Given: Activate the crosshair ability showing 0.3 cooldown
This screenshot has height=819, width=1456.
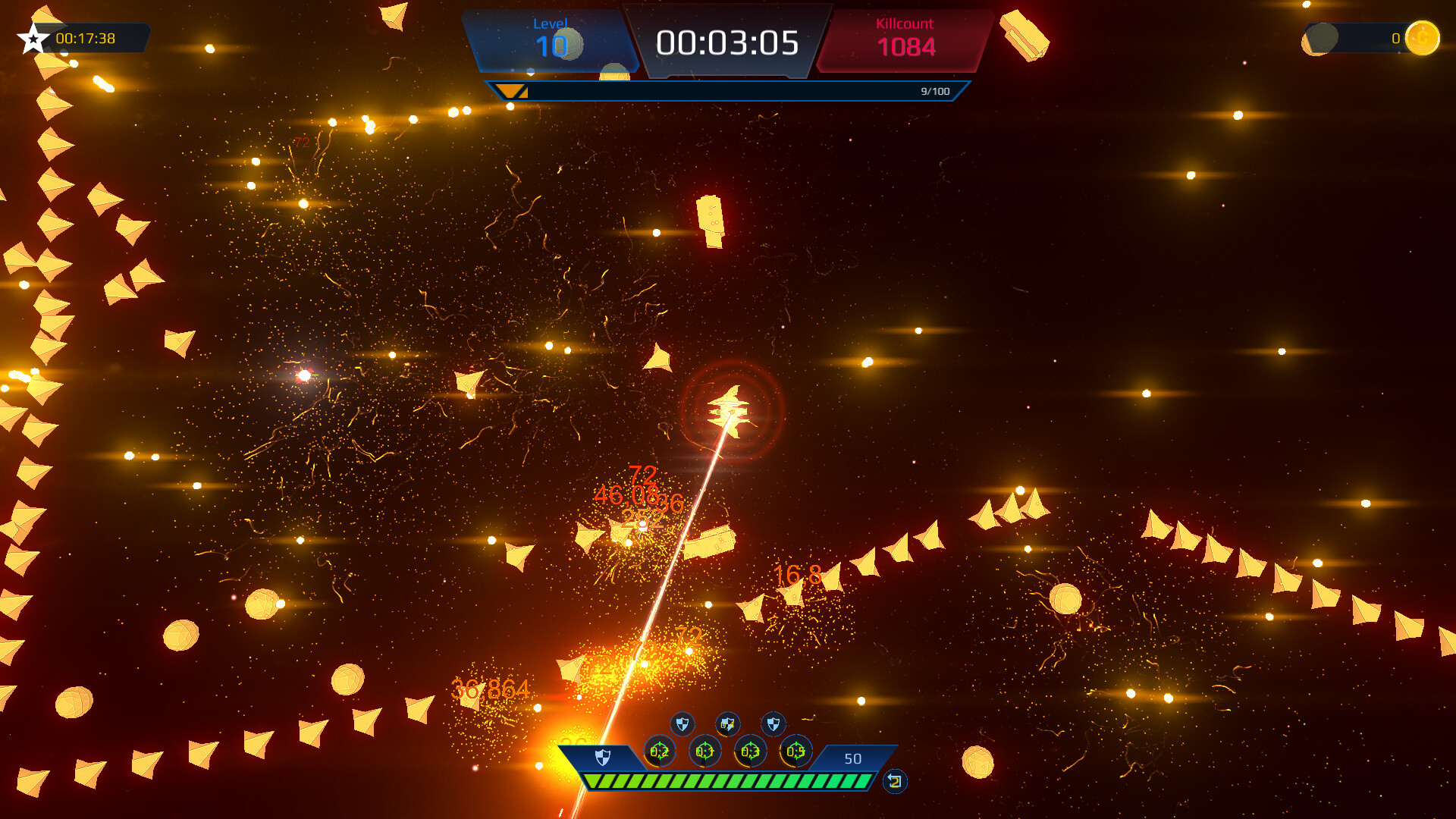Looking at the screenshot, I should click(x=749, y=752).
